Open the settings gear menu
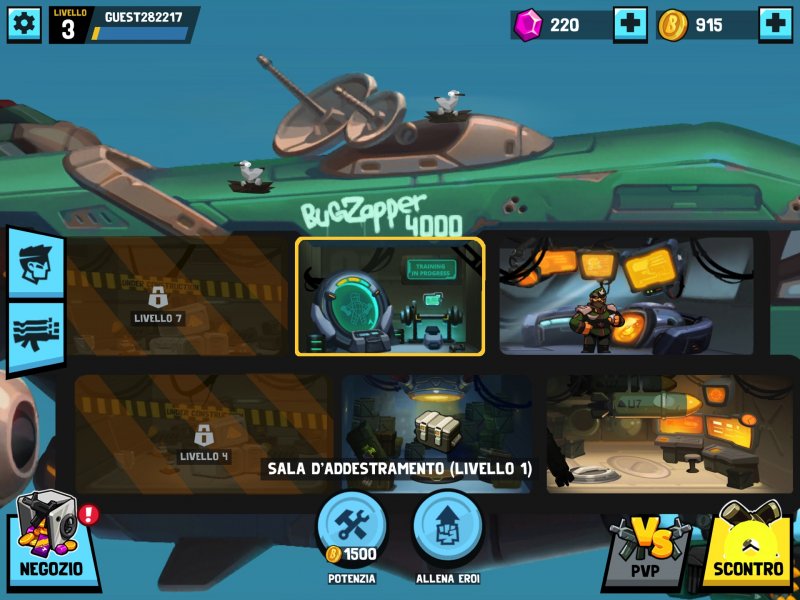Viewport: 800px width, 600px height. (24, 24)
